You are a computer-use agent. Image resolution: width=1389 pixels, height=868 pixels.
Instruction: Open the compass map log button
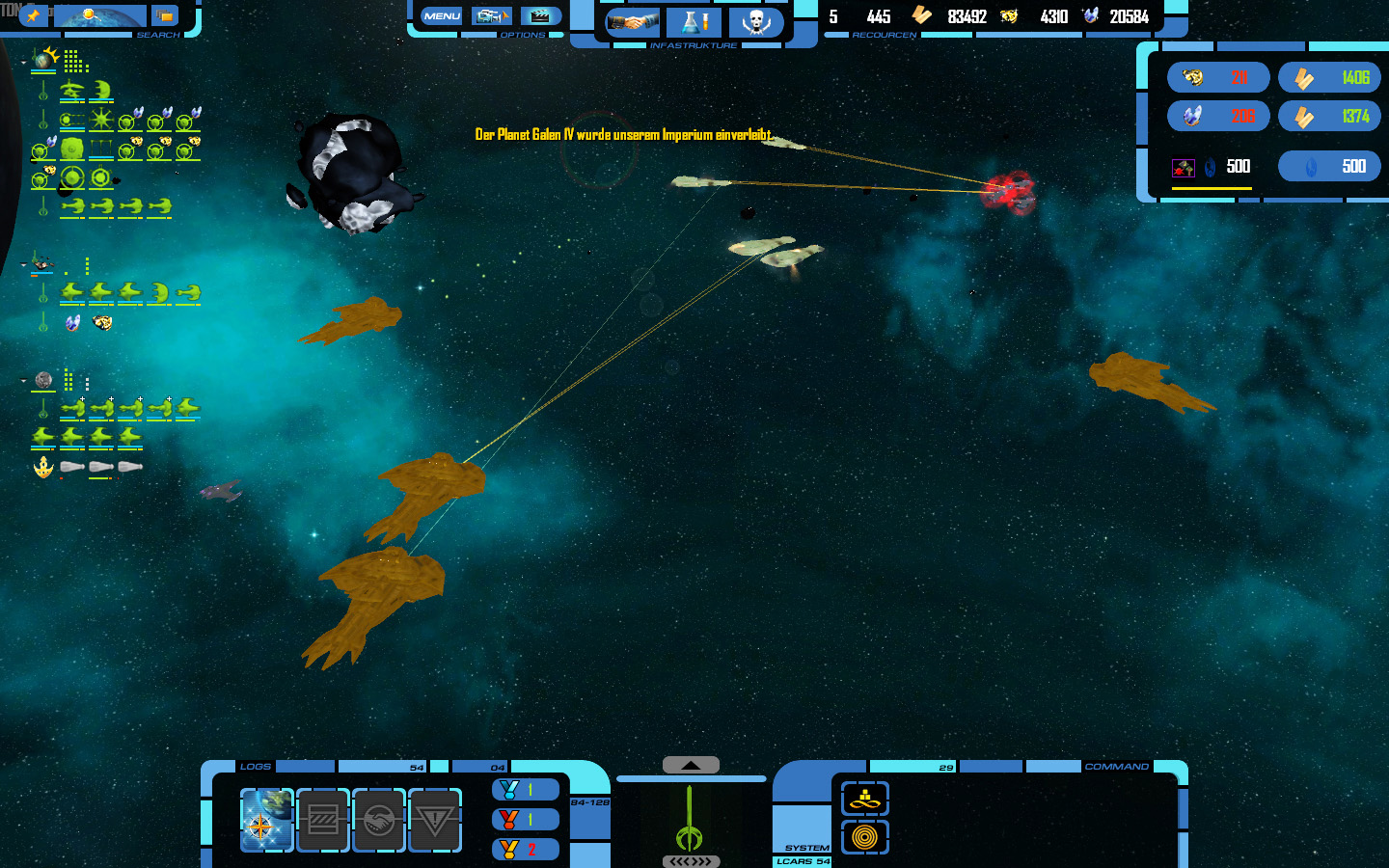pyautogui.click(x=266, y=820)
